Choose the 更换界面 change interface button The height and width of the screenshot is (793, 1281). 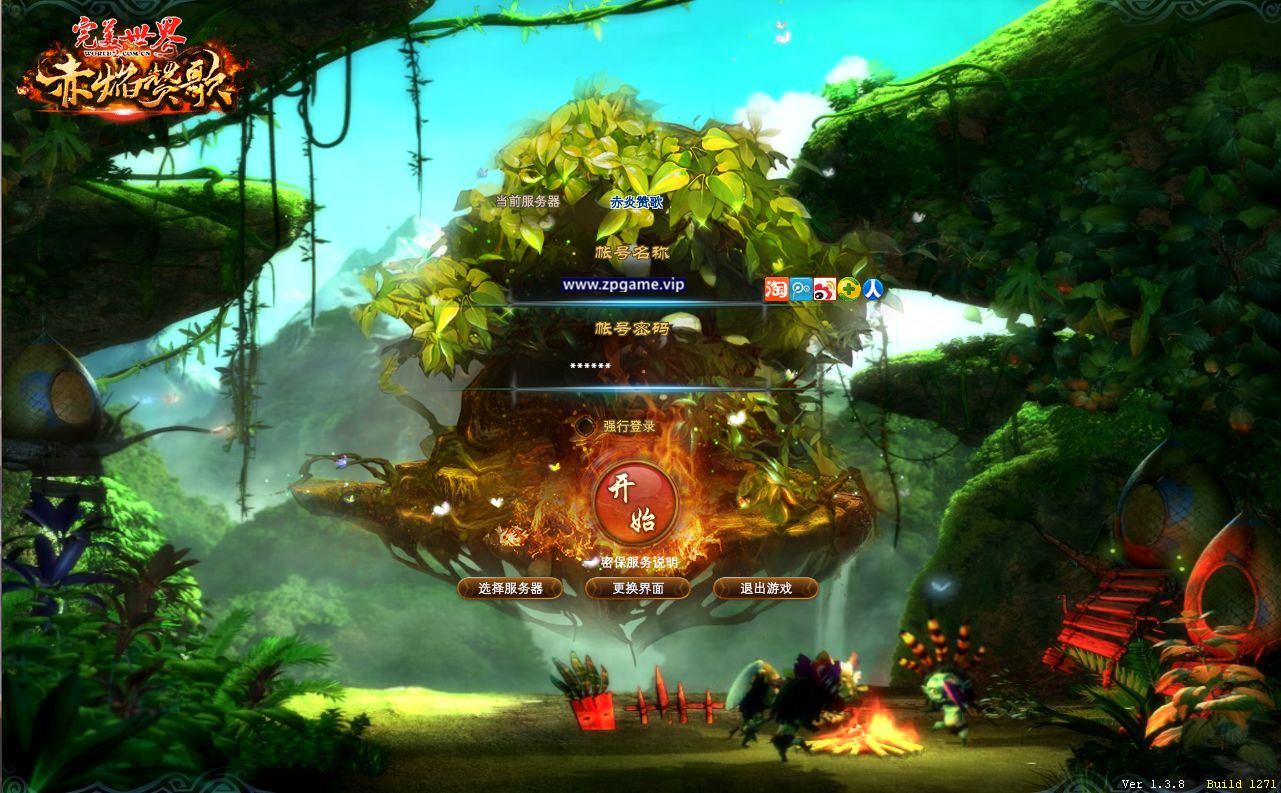click(x=638, y=588)
